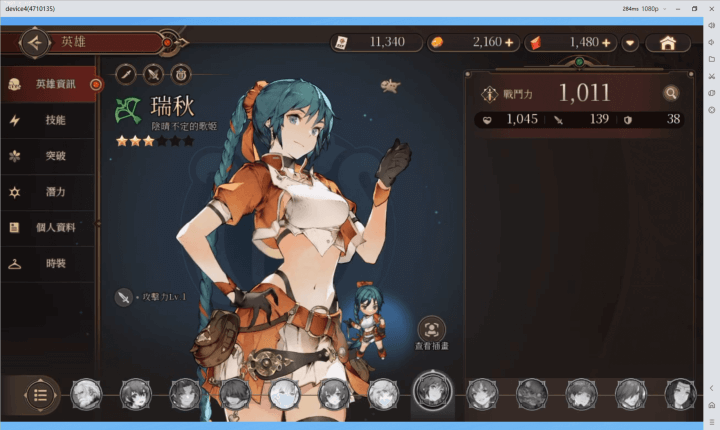Viewport: 720px width, 430px height.
Task: Click the magnifier next to combat power
Action: (671, 94)
